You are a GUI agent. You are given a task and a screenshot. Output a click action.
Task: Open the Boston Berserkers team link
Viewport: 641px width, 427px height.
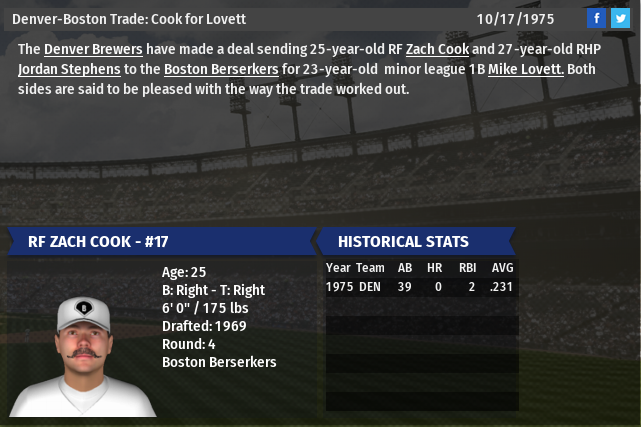(x=222, y=69)
